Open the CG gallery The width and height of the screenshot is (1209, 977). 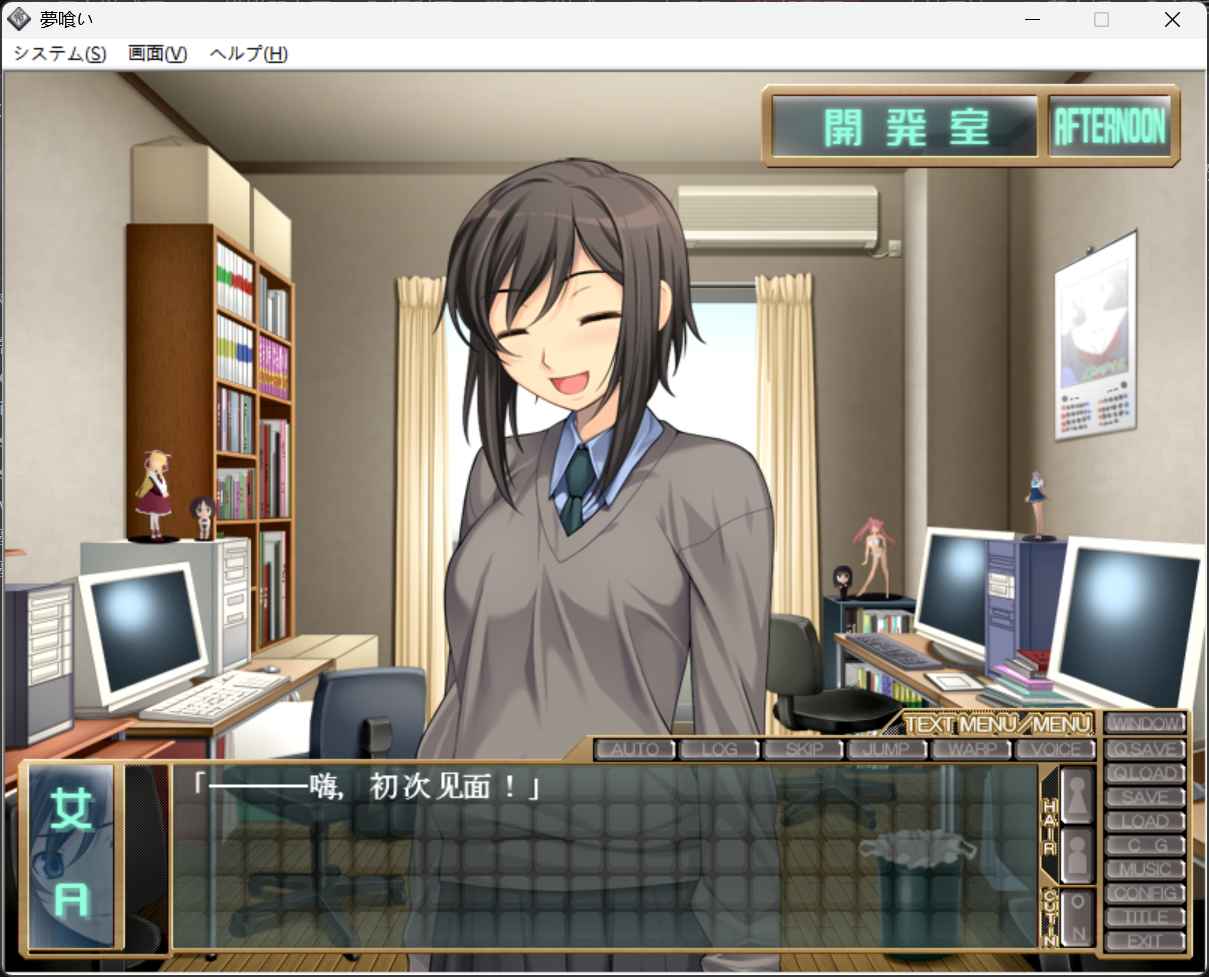[x=1145, y=845]
